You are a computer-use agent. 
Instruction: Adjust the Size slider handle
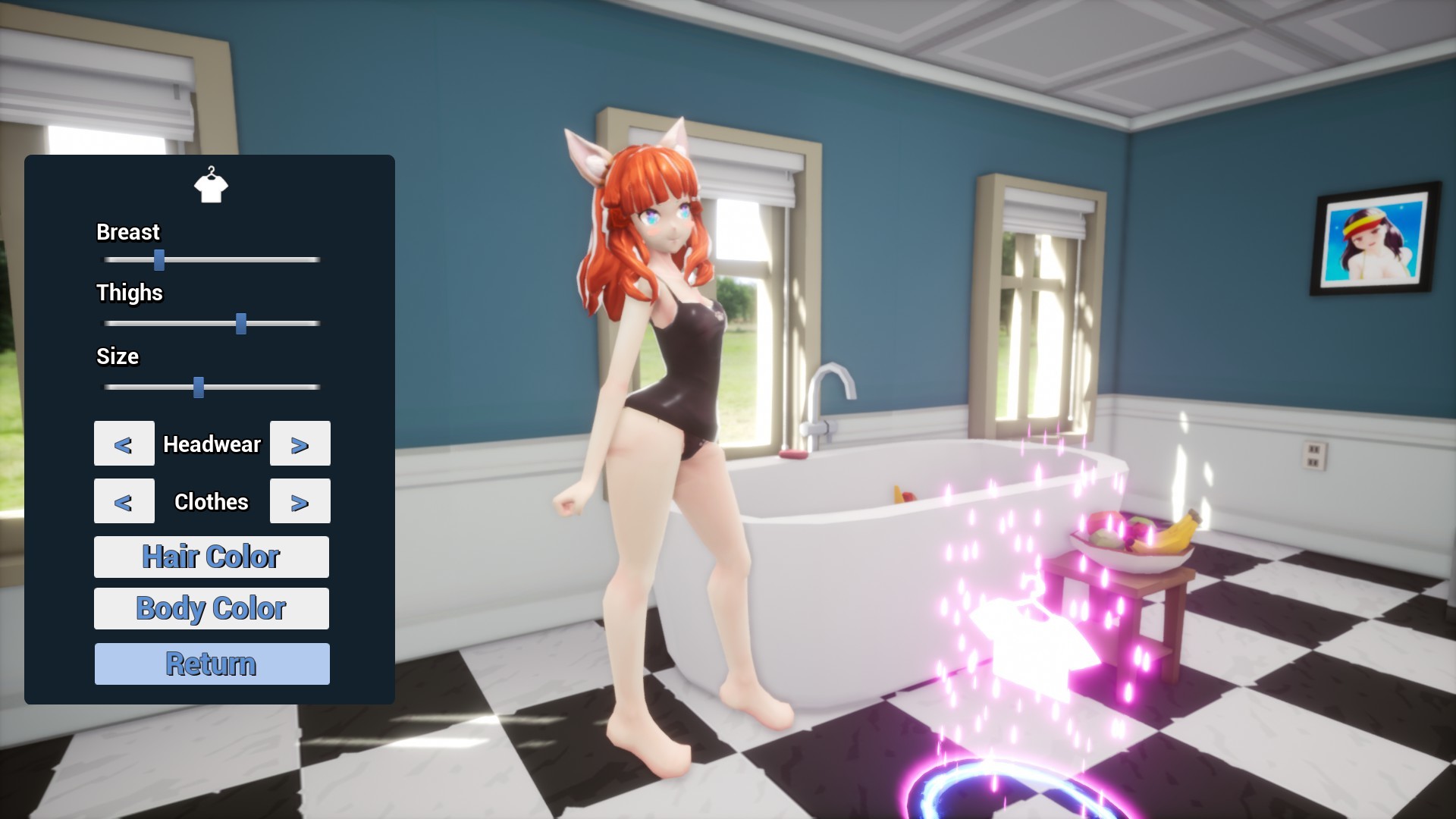click(199, 387)
